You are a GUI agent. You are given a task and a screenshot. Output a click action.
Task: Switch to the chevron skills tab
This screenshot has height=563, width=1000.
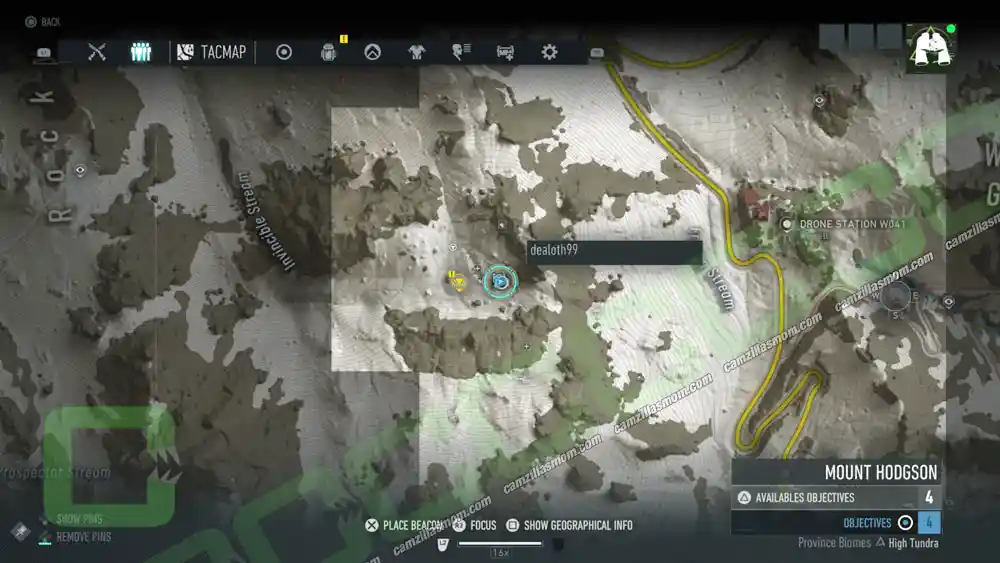pyautogui.click(x=372, y=52)
